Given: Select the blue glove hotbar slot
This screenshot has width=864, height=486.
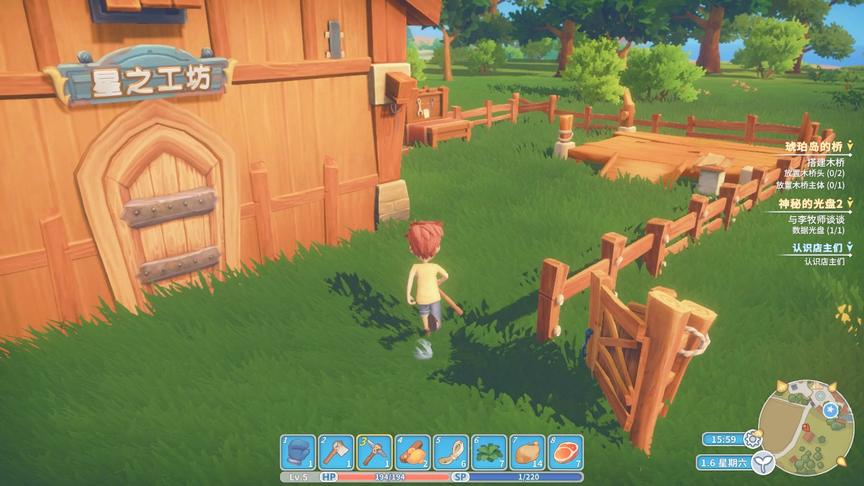Looking at the screenshot, I should point(297,452).
